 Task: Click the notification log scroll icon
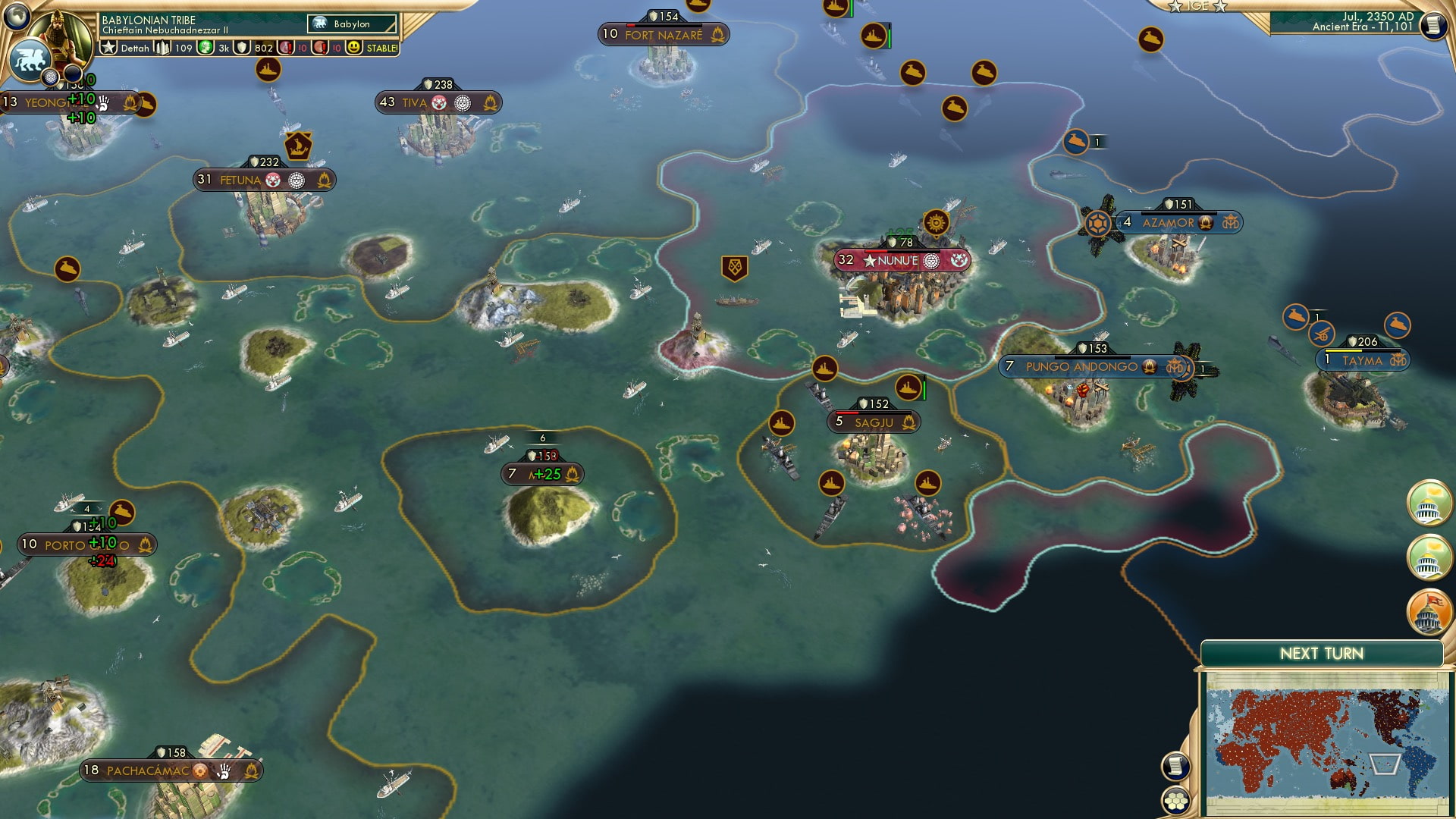(x=1175, y=766)
